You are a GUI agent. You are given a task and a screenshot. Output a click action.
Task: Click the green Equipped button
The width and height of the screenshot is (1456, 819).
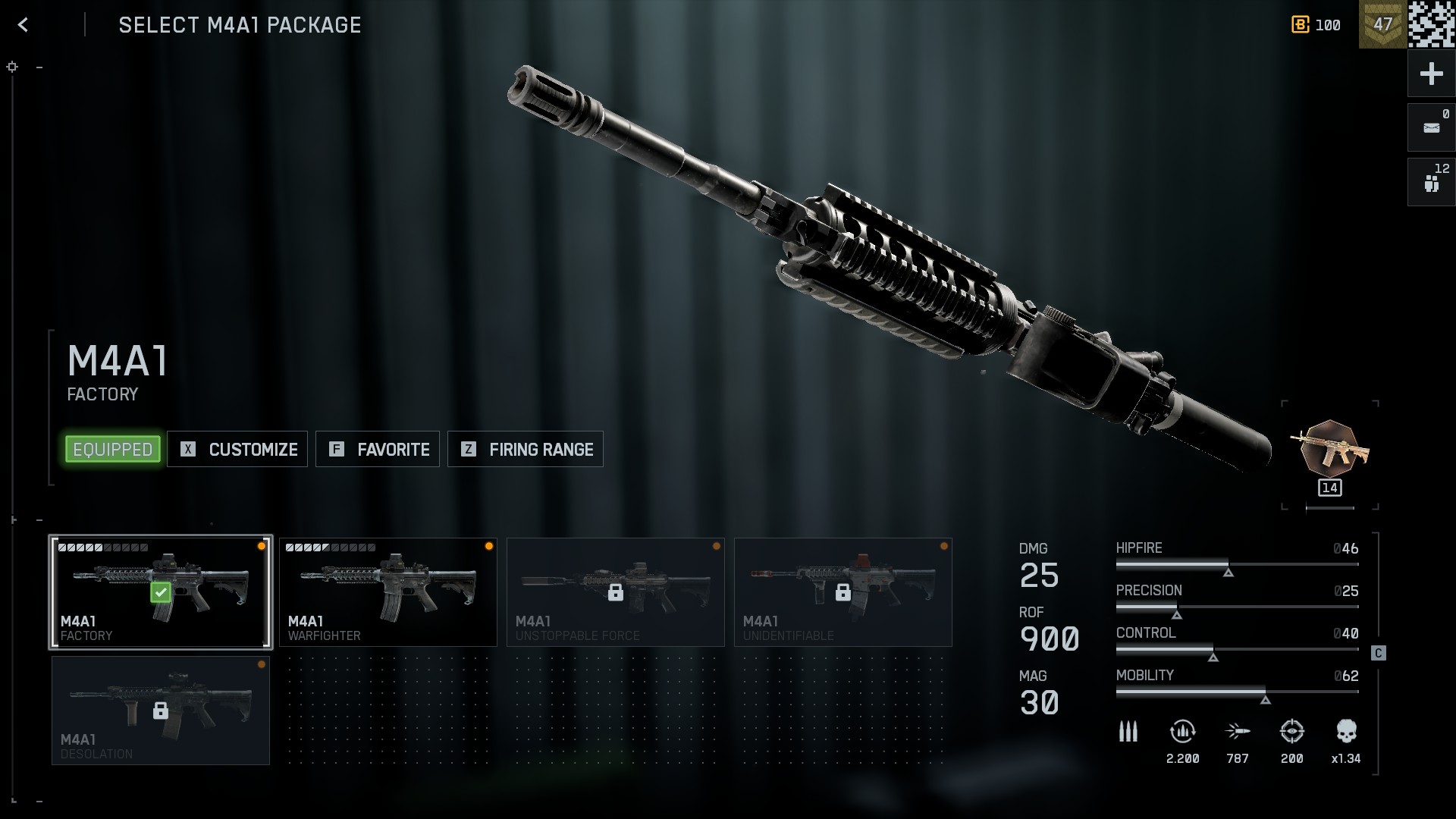click(113, 449)
